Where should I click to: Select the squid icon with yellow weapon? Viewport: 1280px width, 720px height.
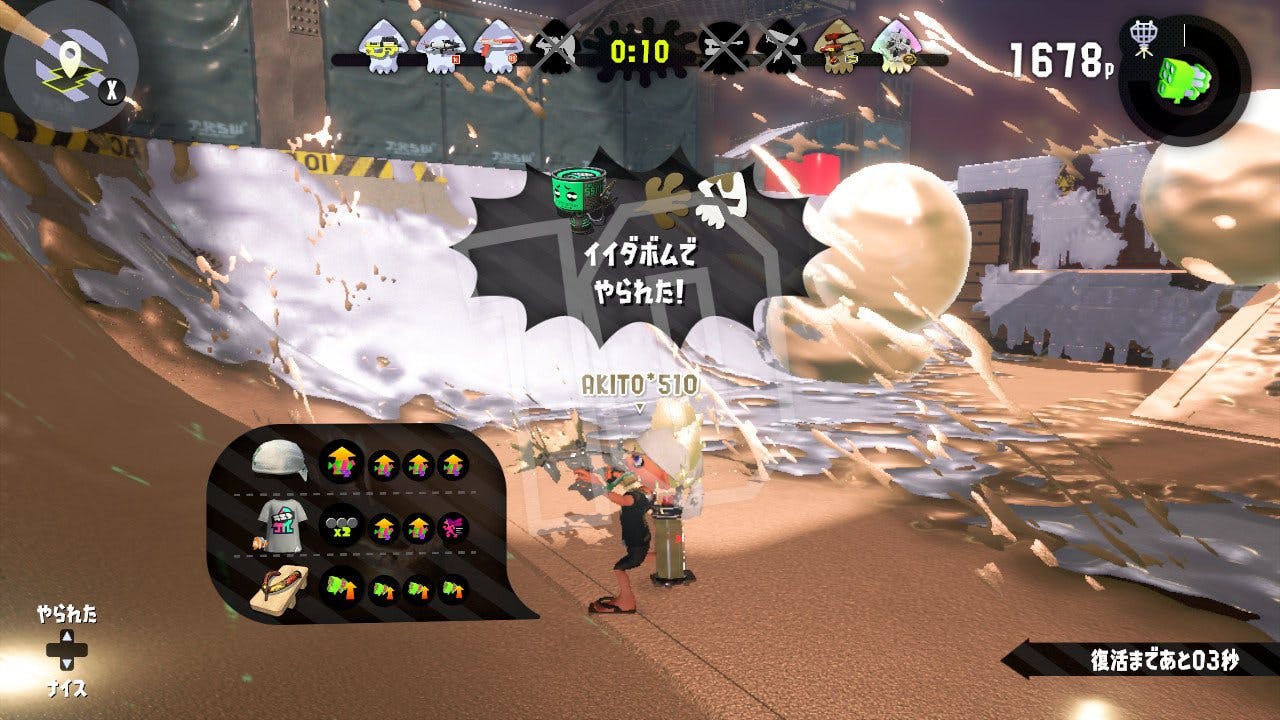coord(380,47)
